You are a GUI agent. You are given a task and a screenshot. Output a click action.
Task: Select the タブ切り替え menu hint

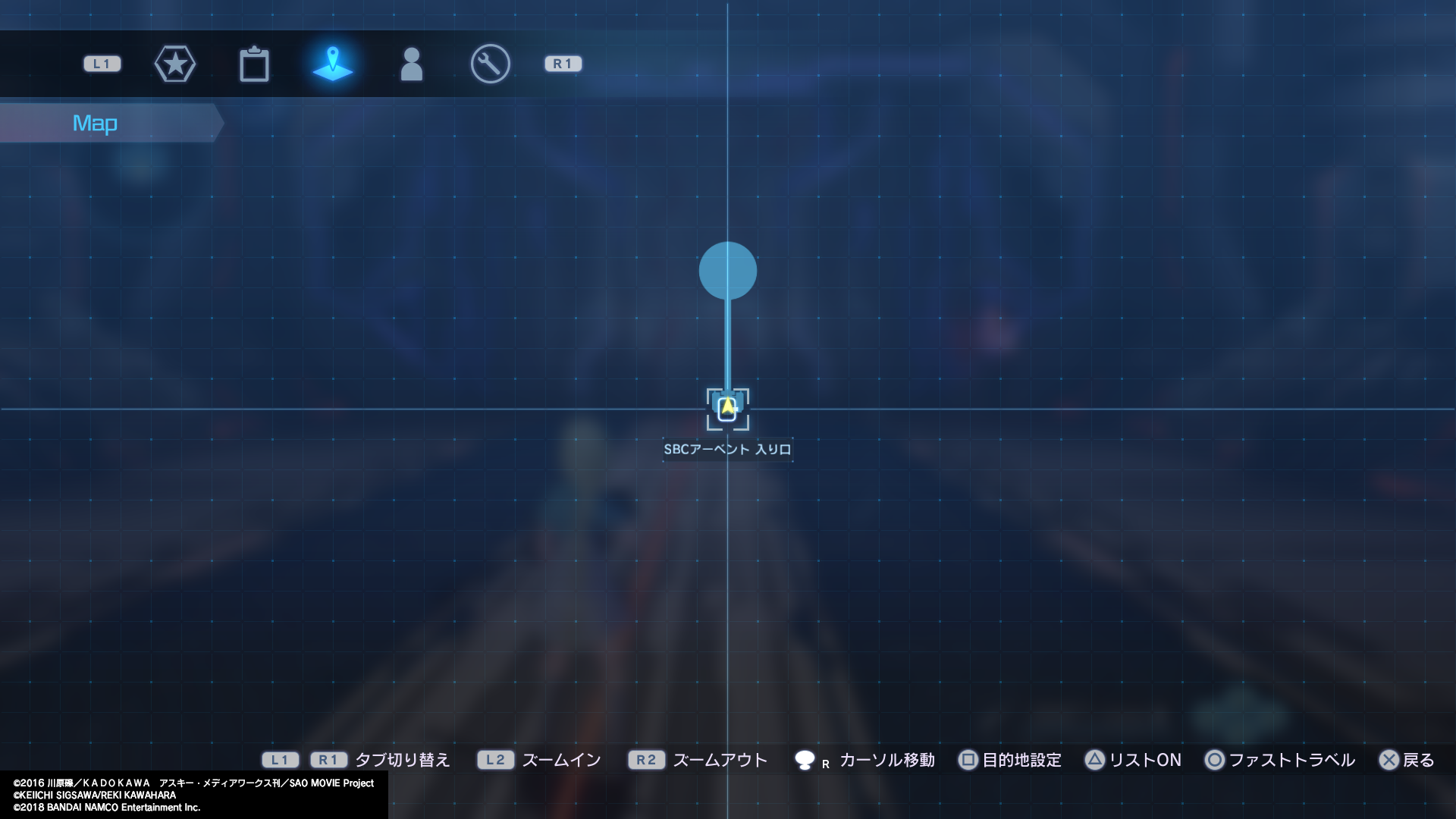[x=403, y=759]
